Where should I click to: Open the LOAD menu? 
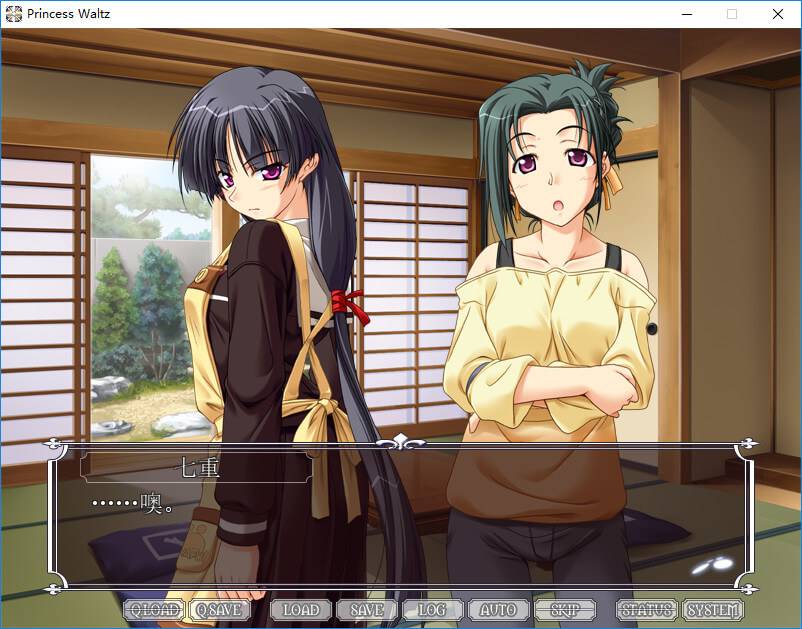click(300, 609)
